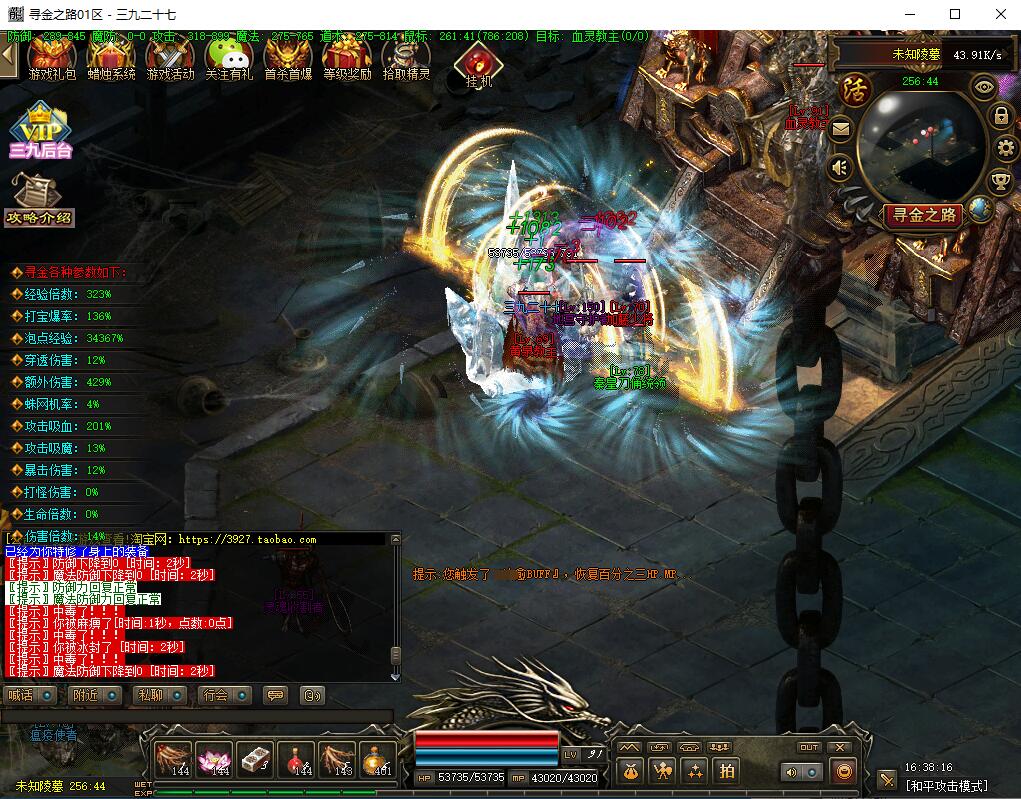Image resolution: width=1021 pixels, height=799 pixels.
Task: Select the 喊话 shout chat channel
Action: (31, 695)
